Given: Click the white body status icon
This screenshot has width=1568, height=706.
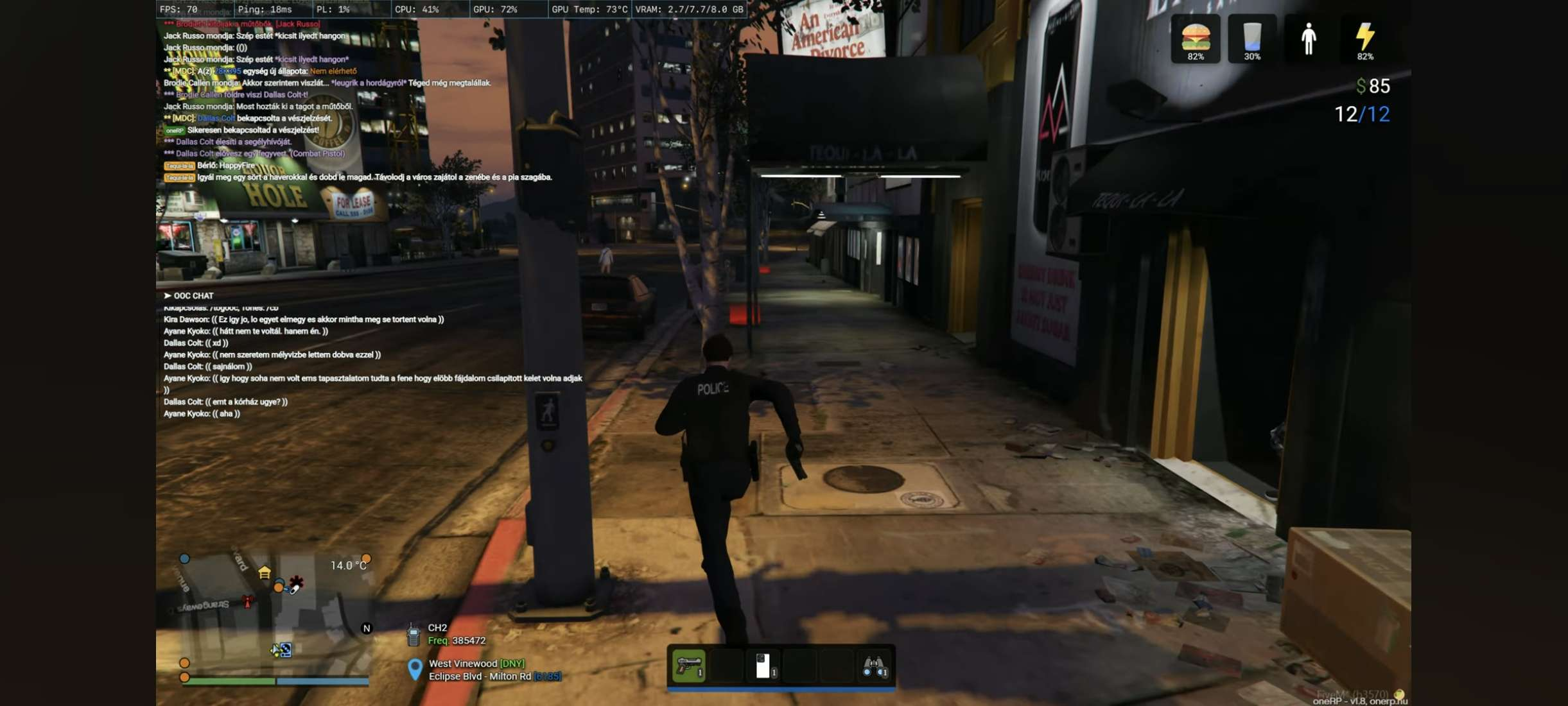Looking at the screenshot, I should click(x=1308, y=39).
